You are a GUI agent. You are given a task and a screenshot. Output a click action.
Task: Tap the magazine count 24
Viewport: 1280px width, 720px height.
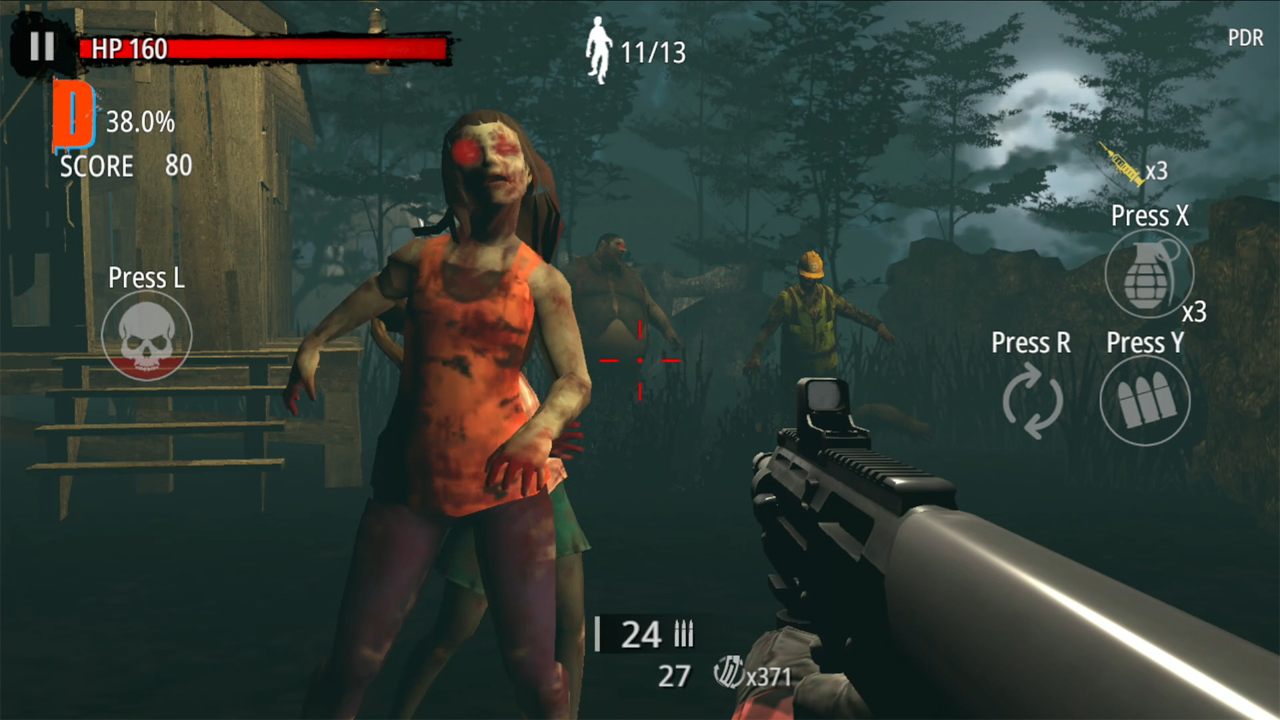644,634
